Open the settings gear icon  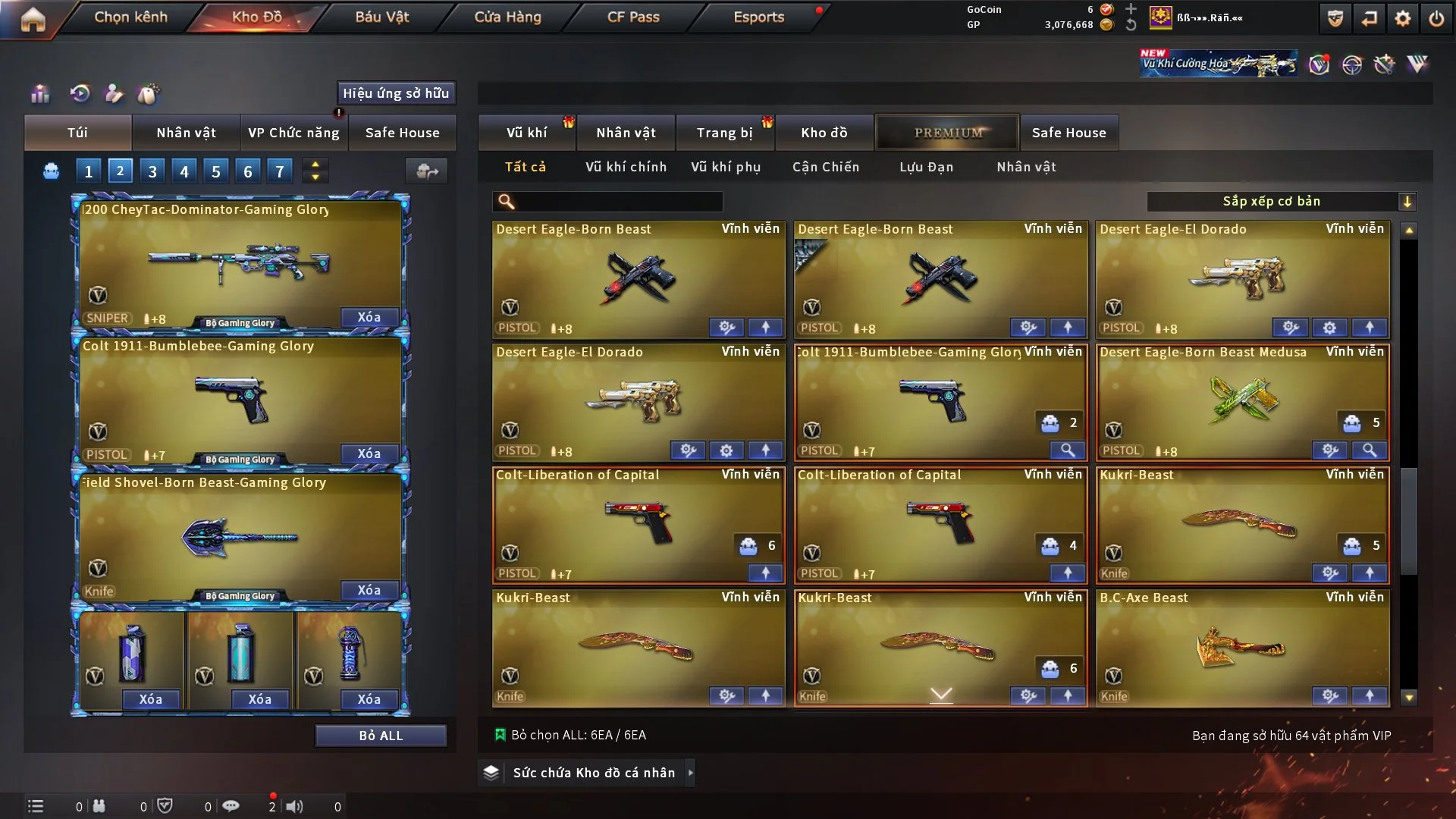pyautogui.click(x=1402, y=19)
